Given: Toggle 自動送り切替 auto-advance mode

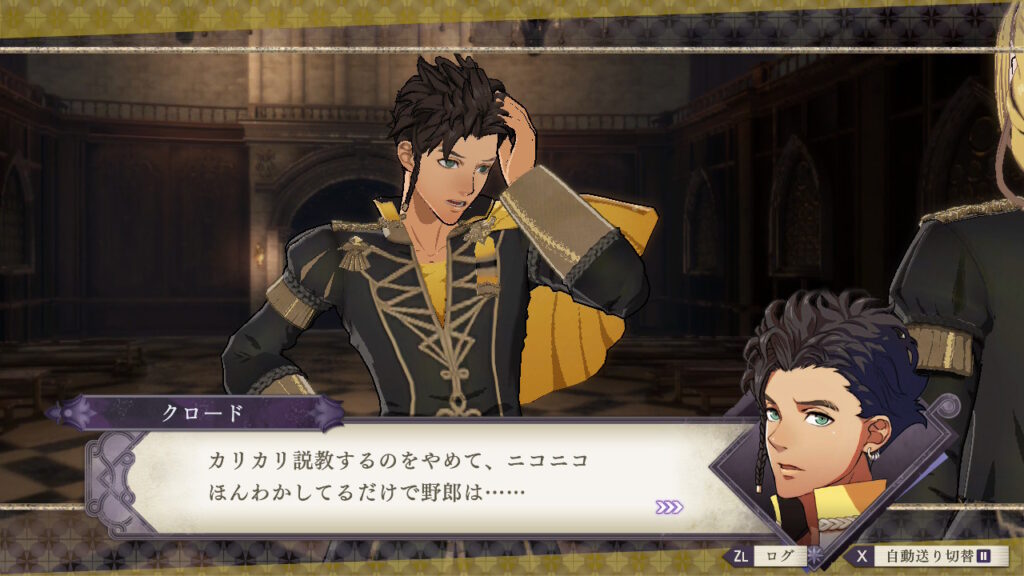Looking at the screenshot, I should coord(930,556).
